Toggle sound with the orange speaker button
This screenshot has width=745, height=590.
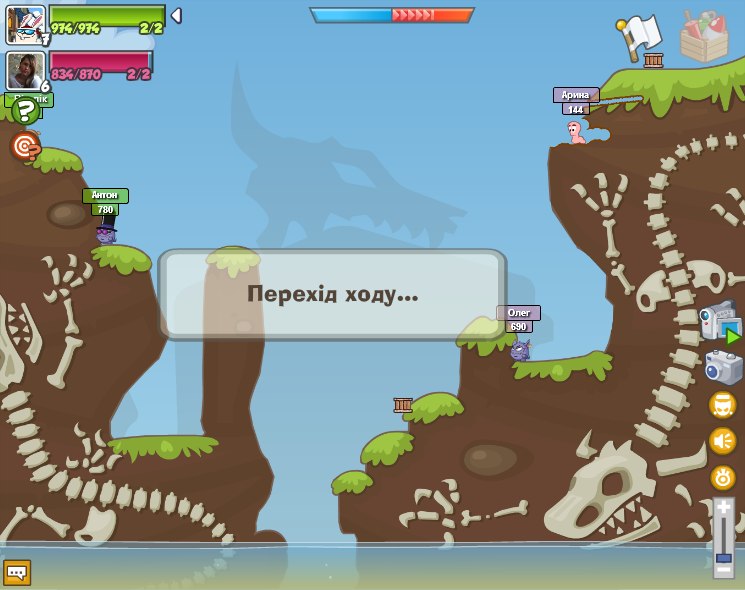[x=723, y=440]
